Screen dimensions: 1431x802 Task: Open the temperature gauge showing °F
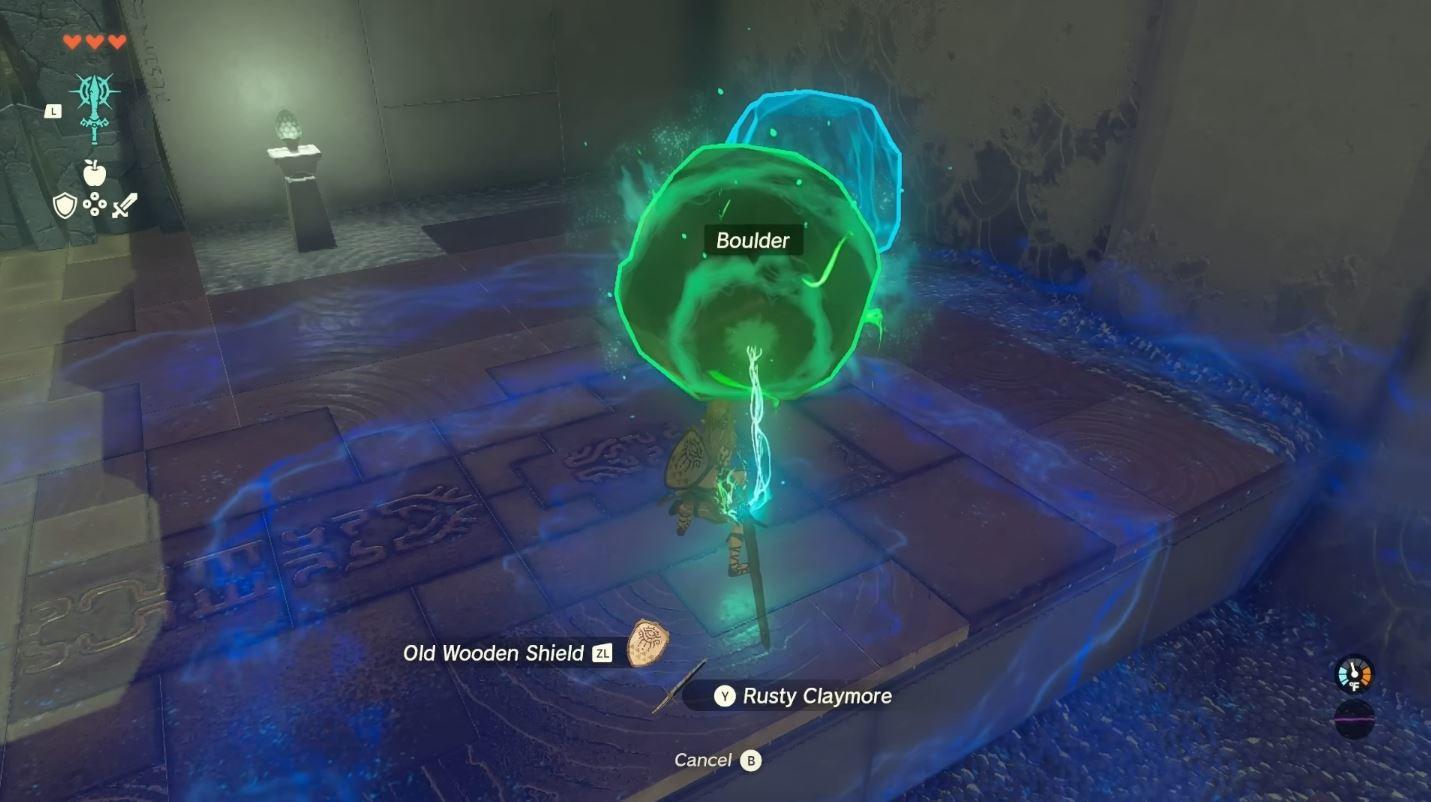(1355, 675)
